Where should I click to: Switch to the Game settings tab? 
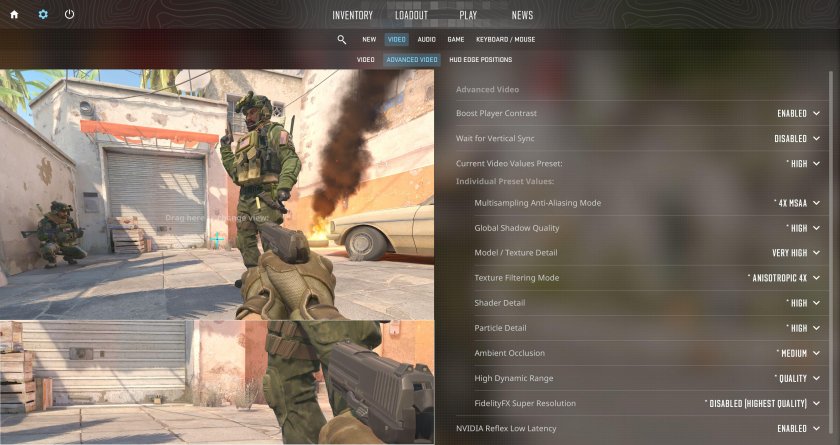(x=455, y=40)
